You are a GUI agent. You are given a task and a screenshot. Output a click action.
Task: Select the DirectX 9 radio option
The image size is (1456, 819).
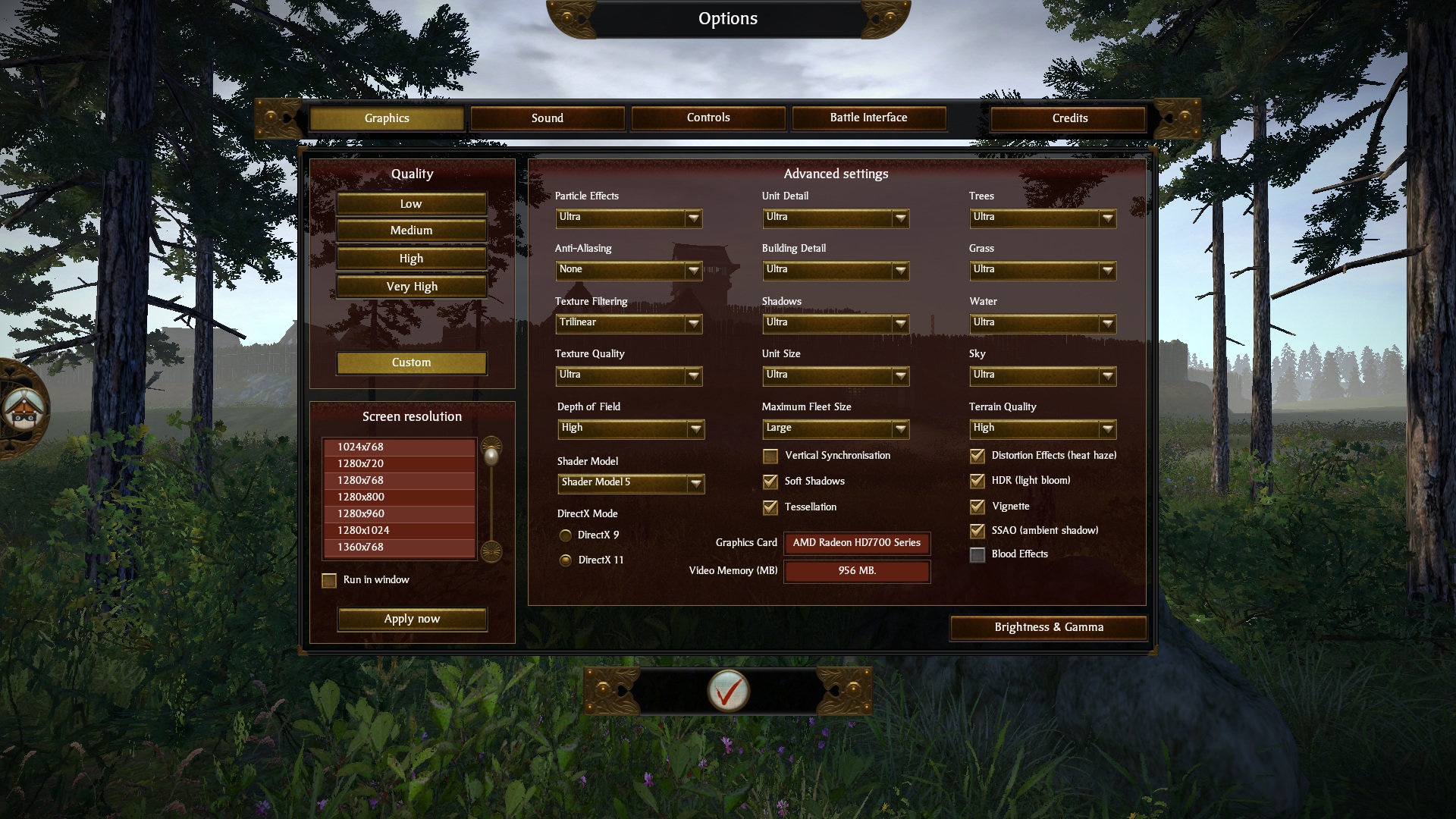click(x=566, y=535)
